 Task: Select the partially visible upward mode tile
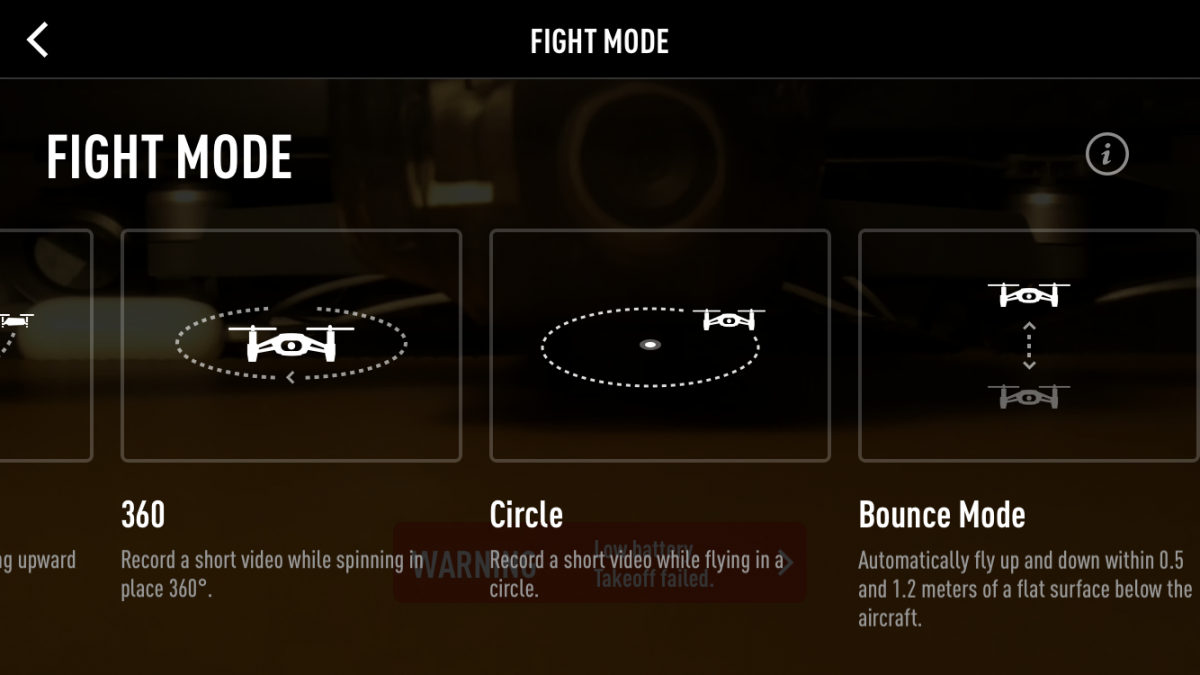(45, 346)
